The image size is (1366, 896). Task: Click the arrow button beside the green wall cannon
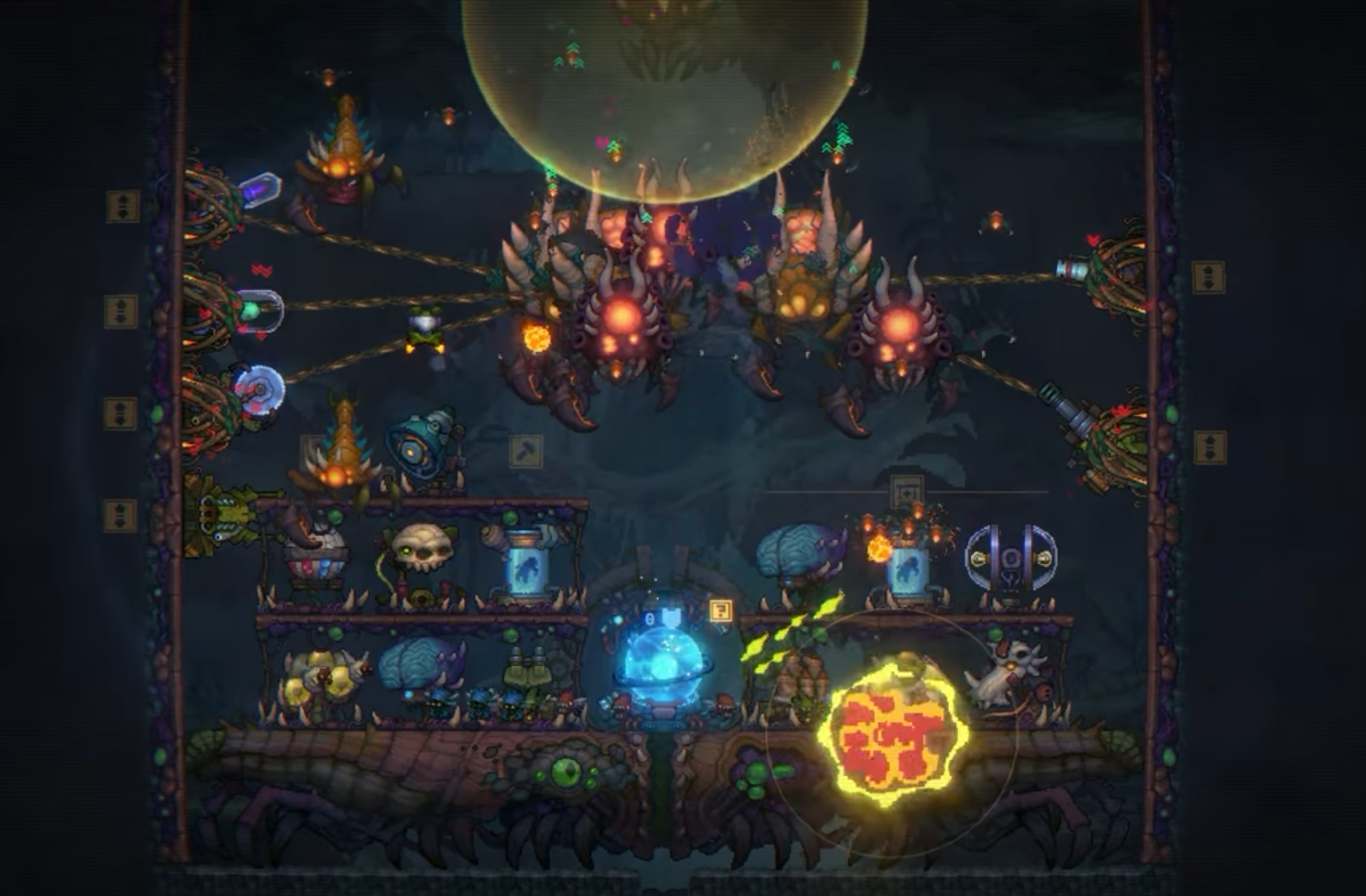(121, 515)
